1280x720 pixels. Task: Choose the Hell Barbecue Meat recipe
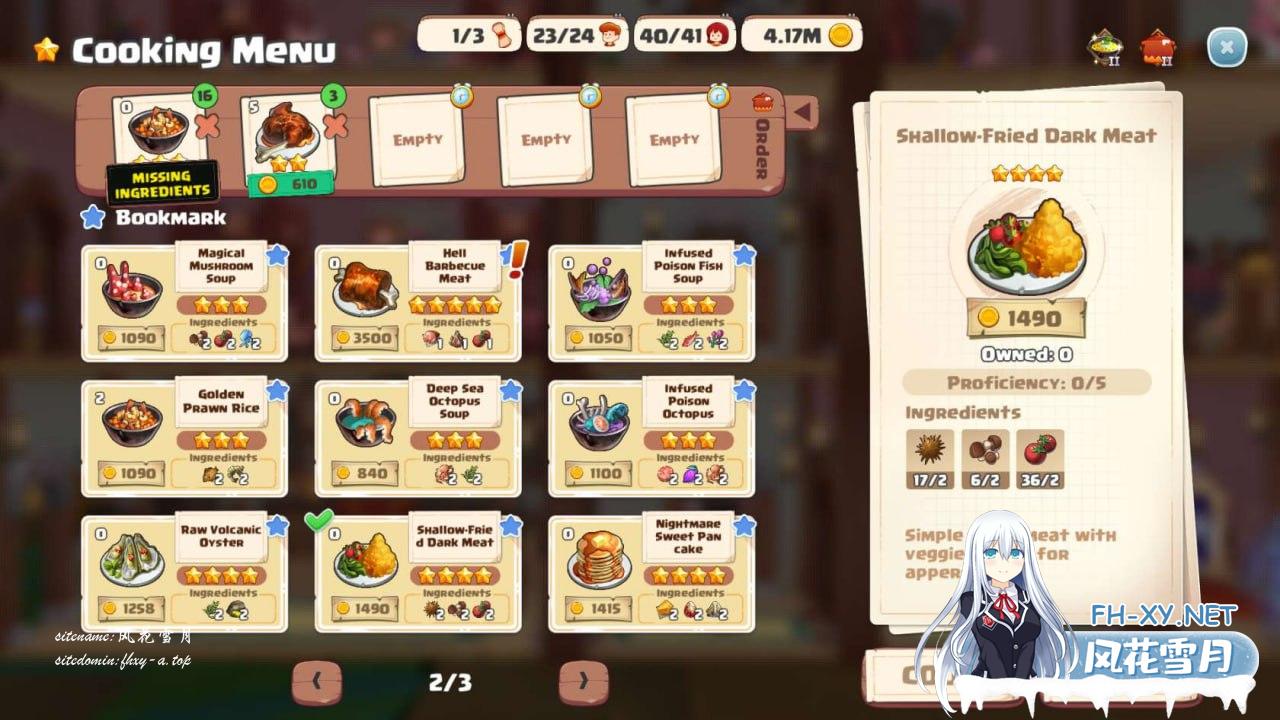418,302
